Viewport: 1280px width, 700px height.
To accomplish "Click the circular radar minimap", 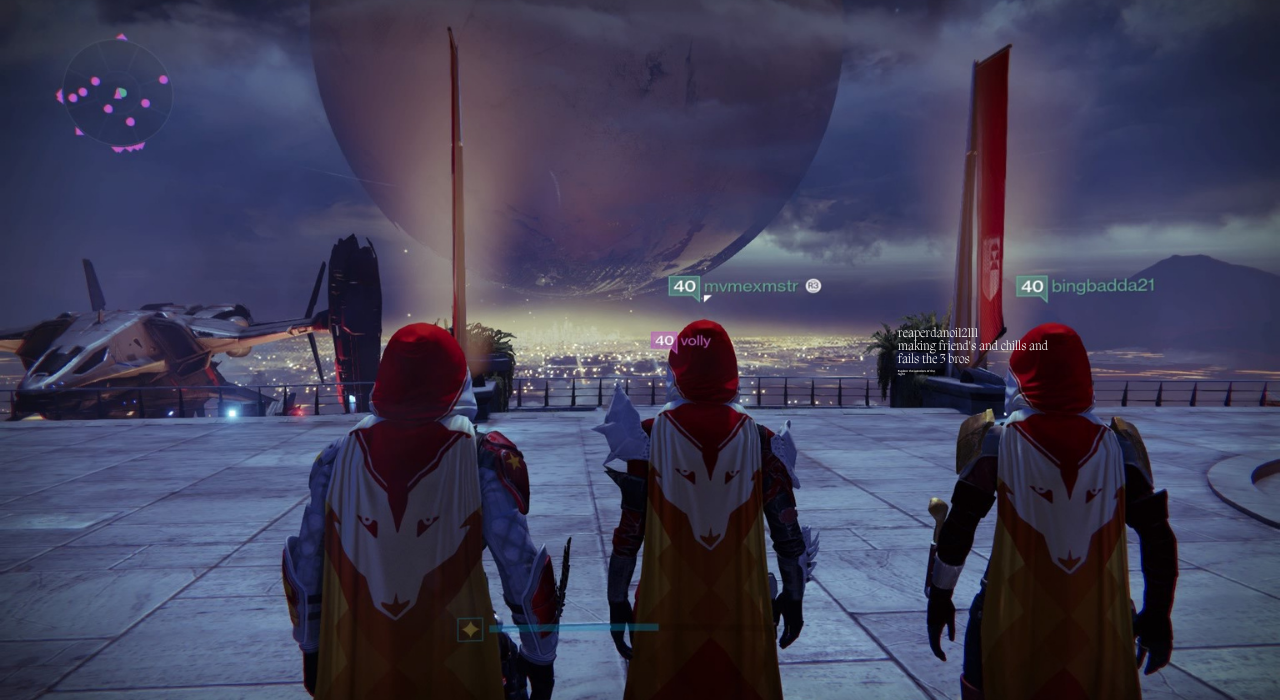I will tap(116, 95).
